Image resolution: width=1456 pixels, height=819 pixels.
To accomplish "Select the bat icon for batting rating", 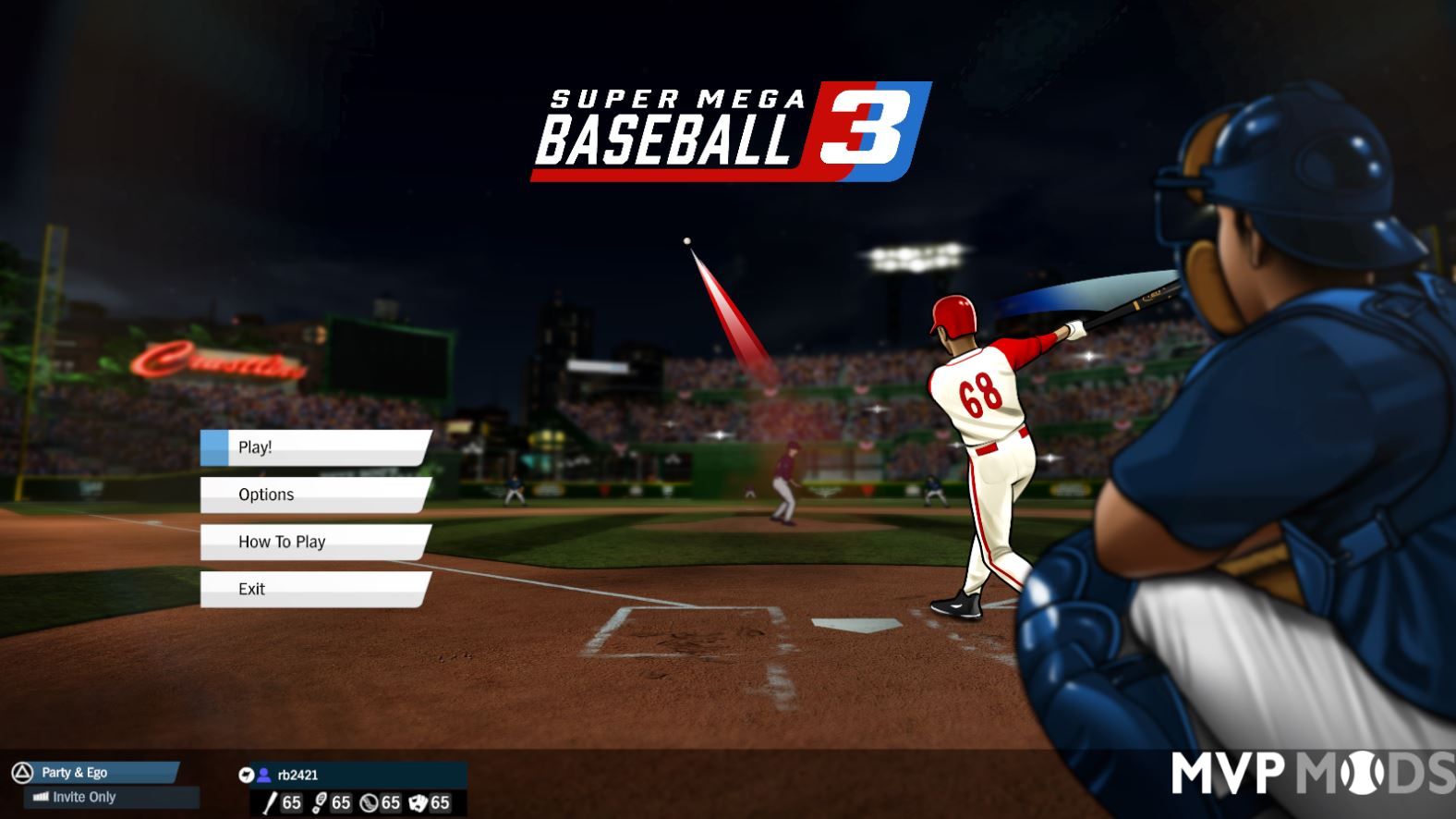I will coord(269,802).
